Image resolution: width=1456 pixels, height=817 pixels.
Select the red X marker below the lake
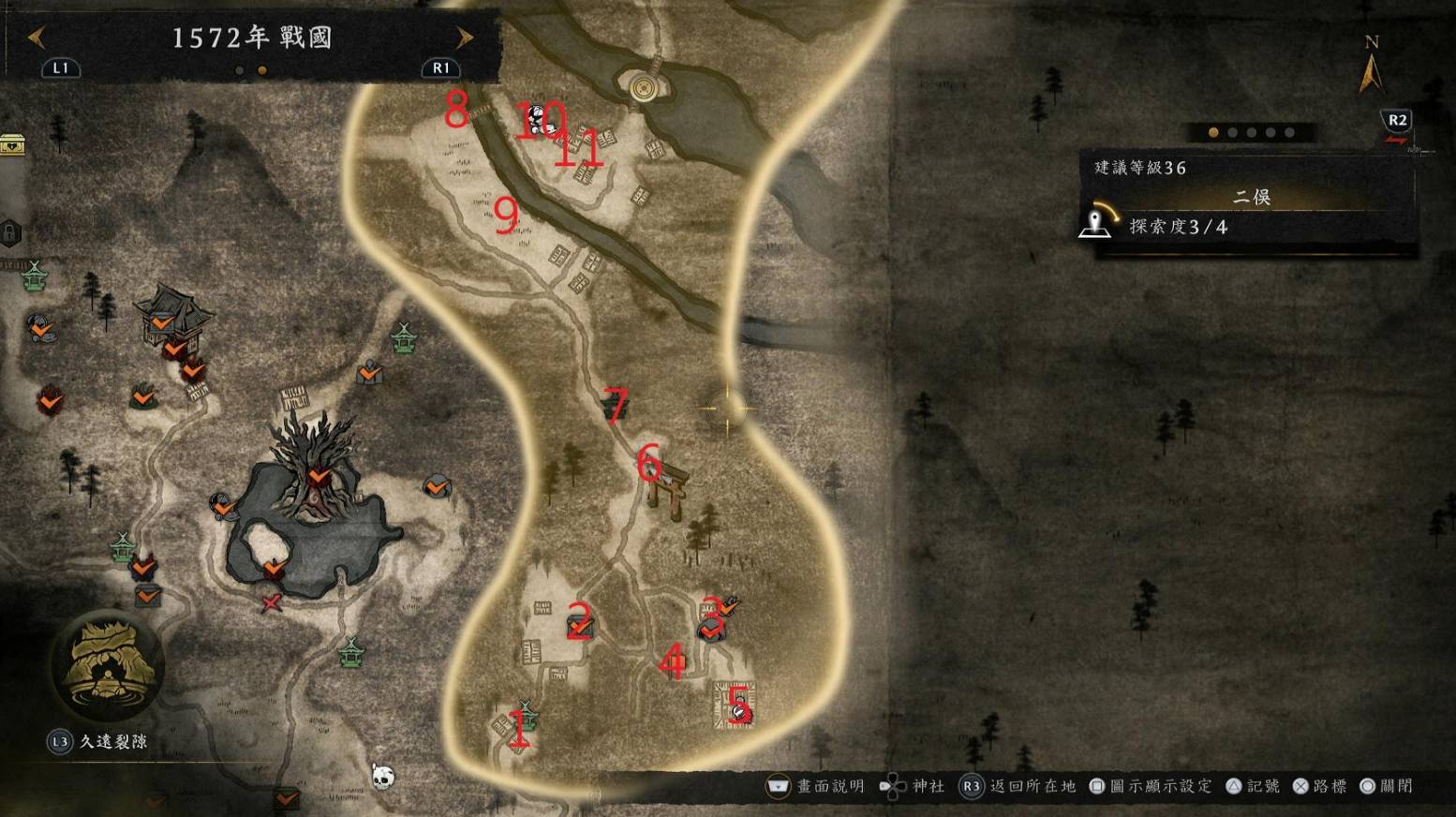pos(272,603)
